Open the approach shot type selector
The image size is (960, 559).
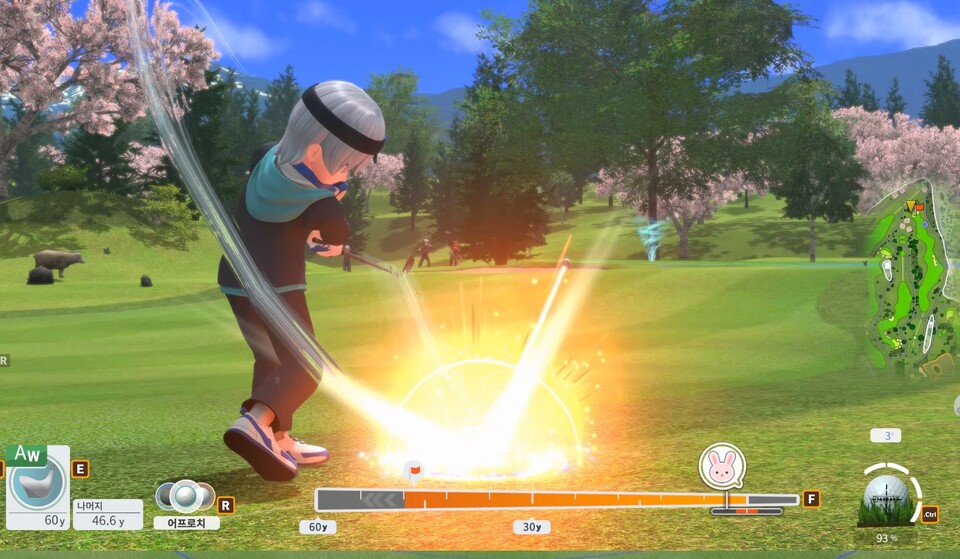click(185, 497)
